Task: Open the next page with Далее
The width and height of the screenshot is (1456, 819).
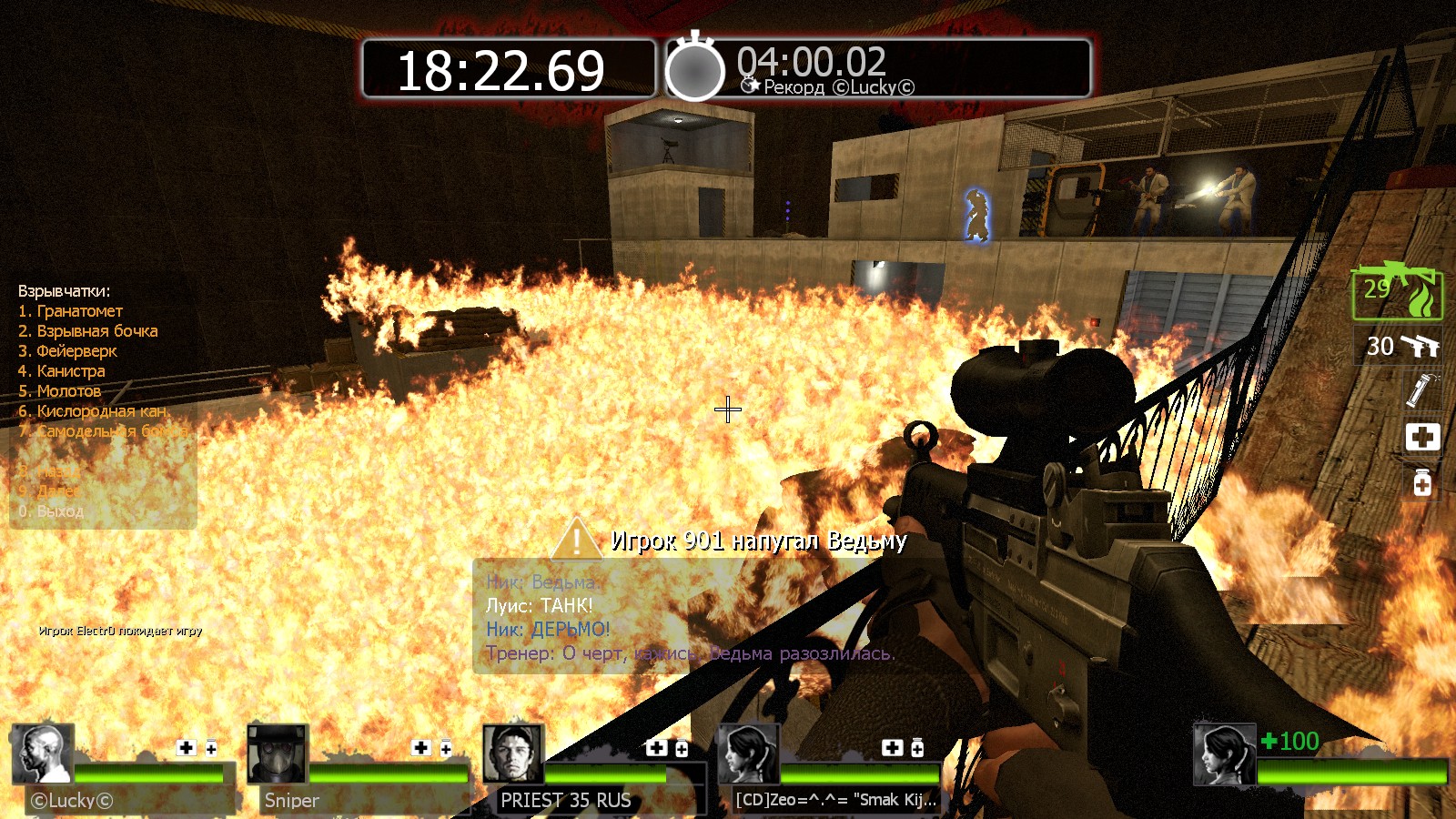Action: point(50,491)
